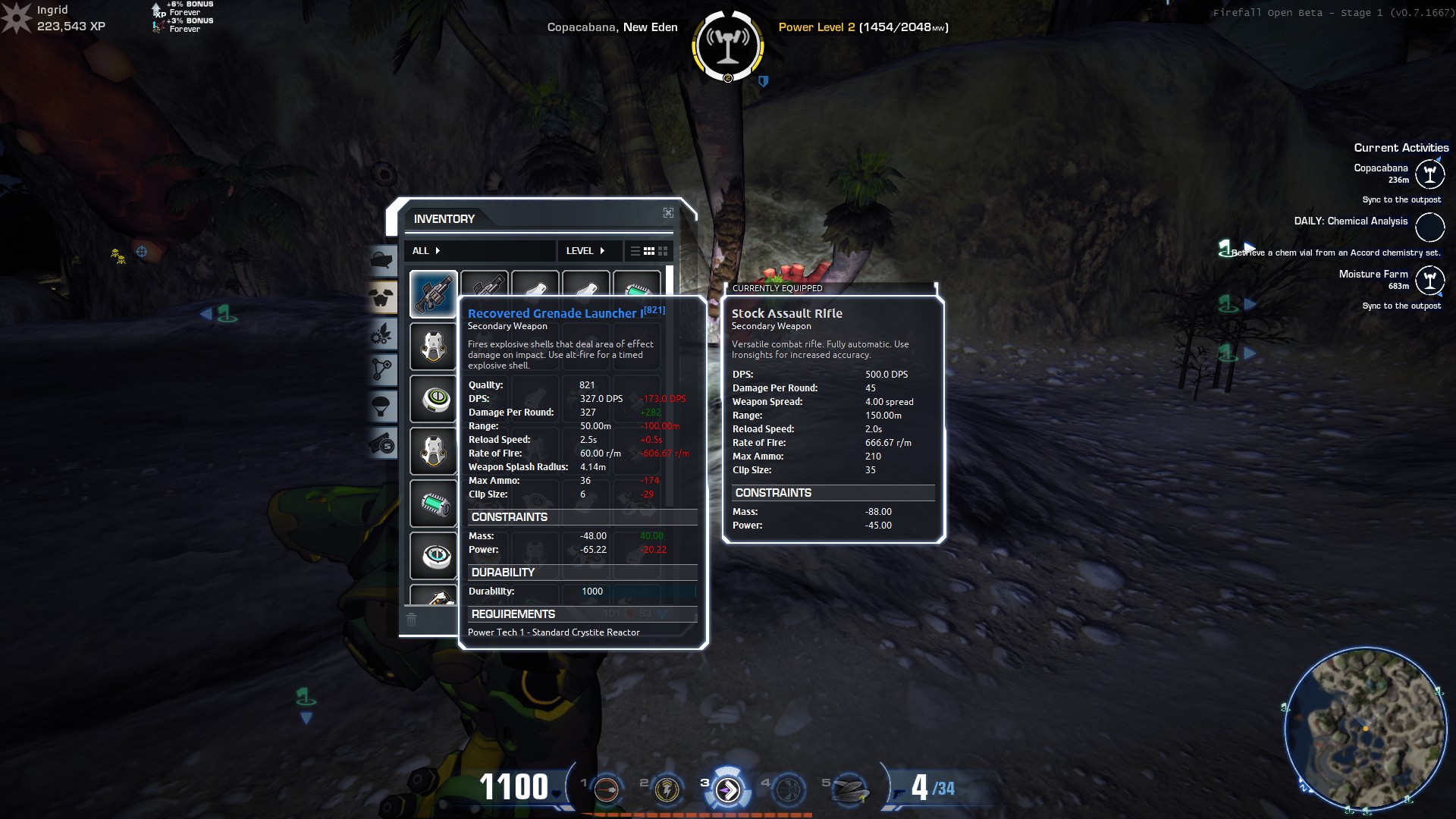Switch inventory to large grid view
The width and height of the screenshot is (1456, 819).
point(663,251)
